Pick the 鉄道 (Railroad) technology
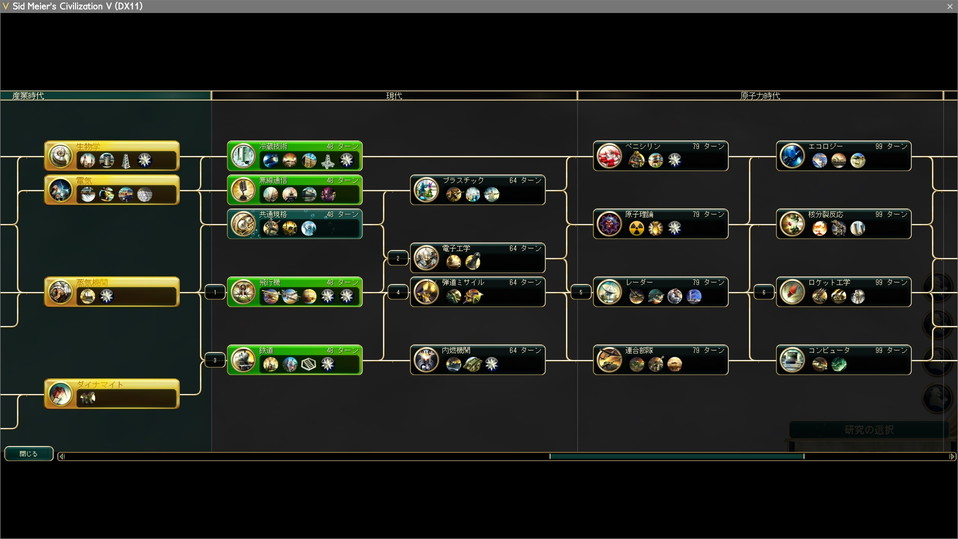Image resolution: width=958 pixels, height=539 pixels. (x=294, y=359)
